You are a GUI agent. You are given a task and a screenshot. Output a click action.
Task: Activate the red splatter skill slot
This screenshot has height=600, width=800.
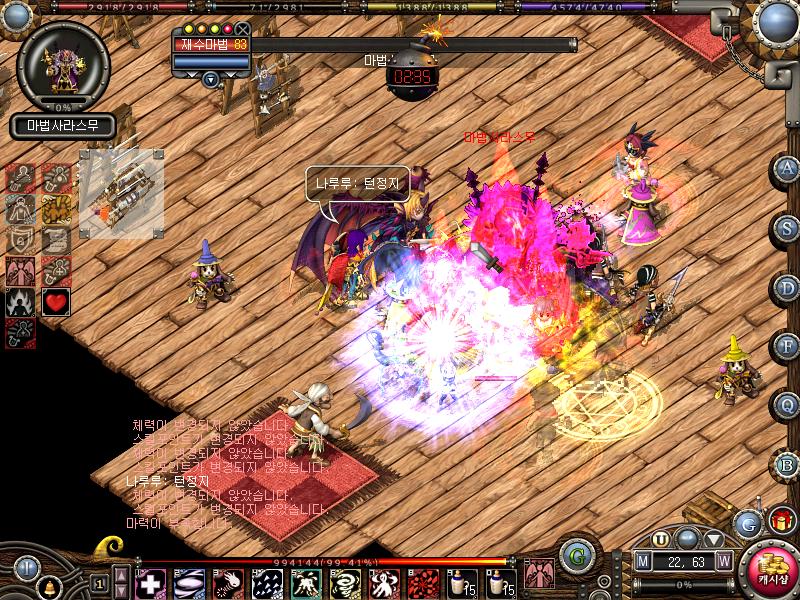(x=420, y=582)
